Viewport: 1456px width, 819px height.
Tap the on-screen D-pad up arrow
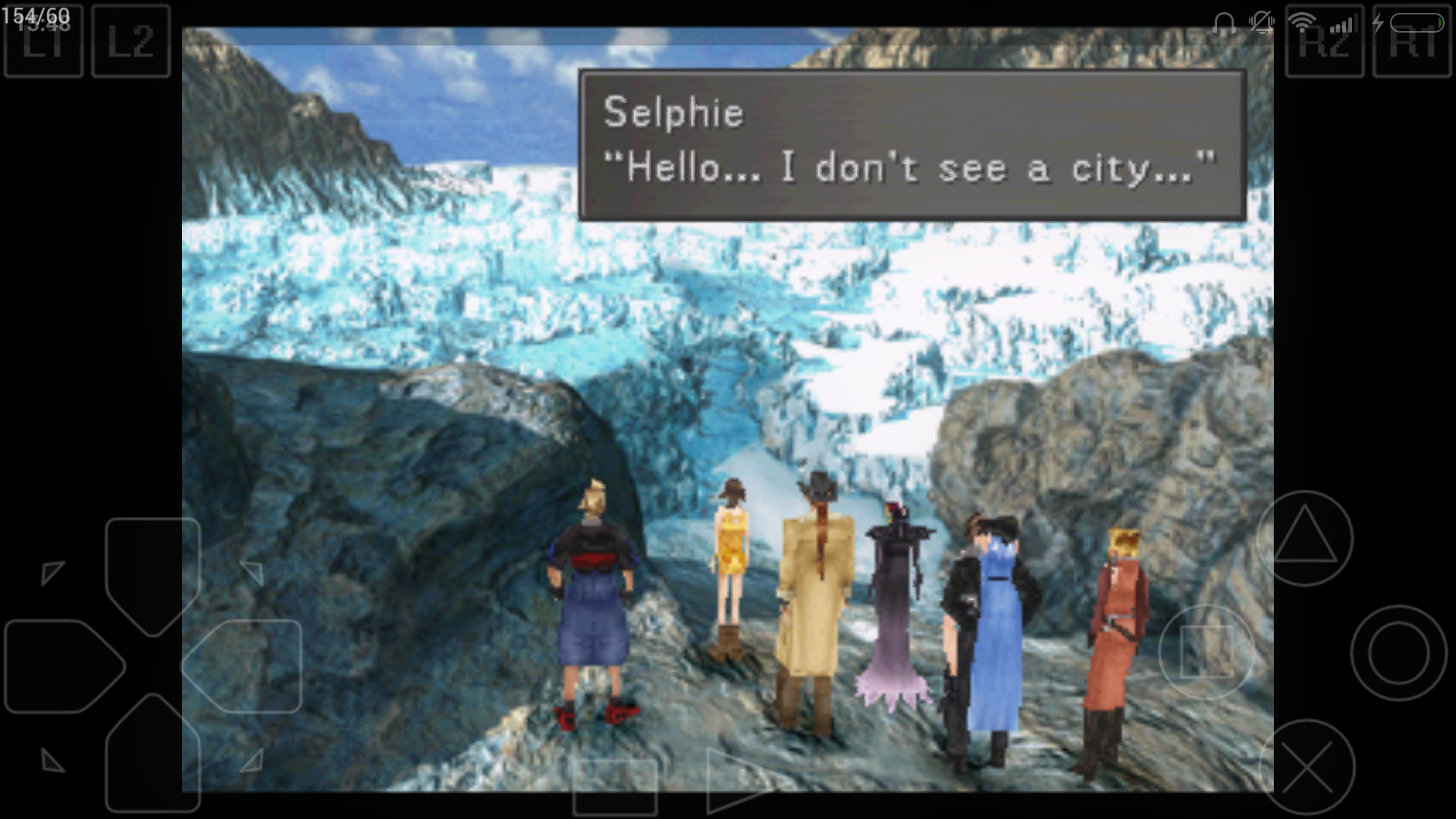152,573
